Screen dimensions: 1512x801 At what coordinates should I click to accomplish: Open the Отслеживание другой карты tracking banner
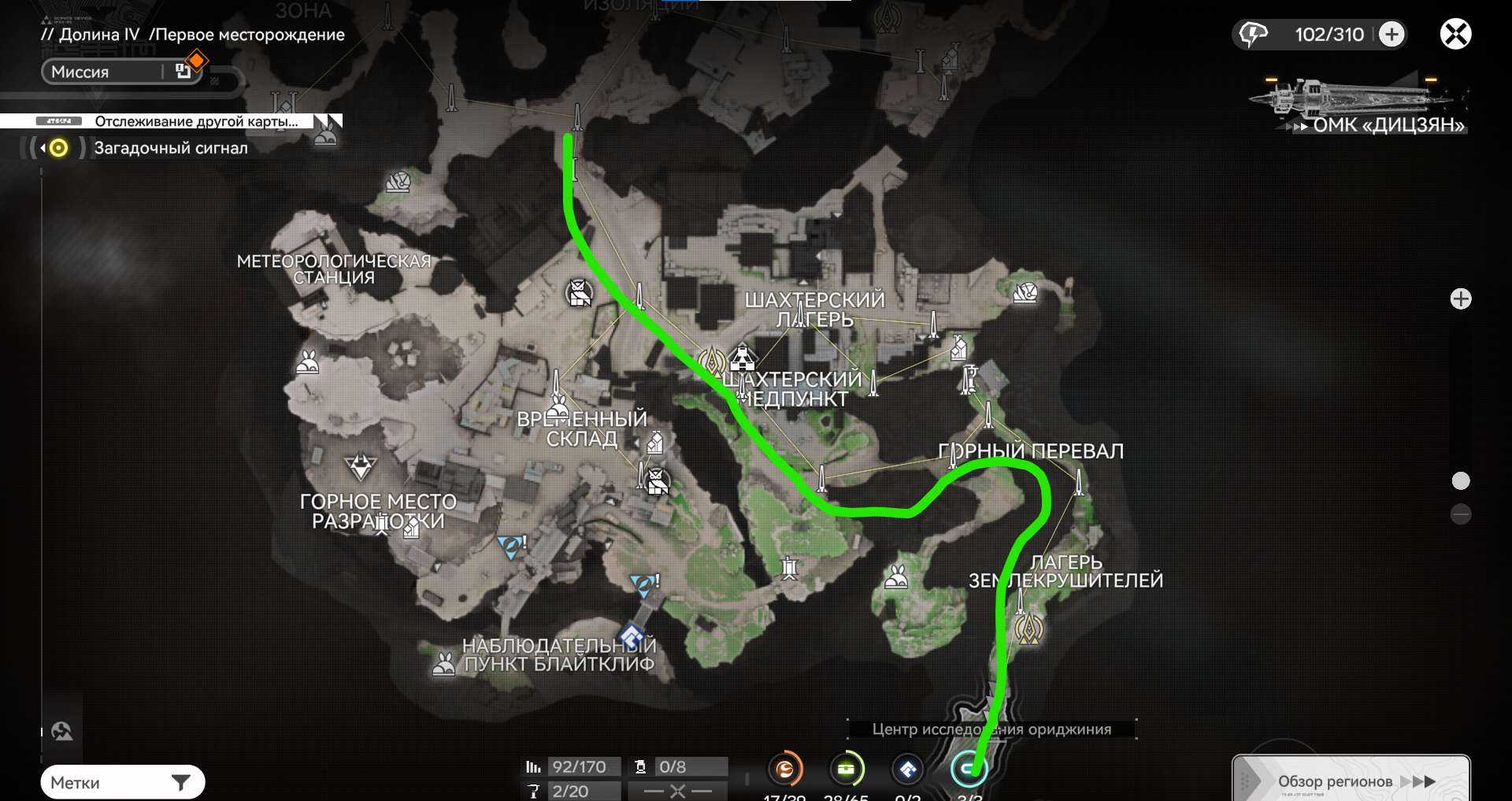195,121
